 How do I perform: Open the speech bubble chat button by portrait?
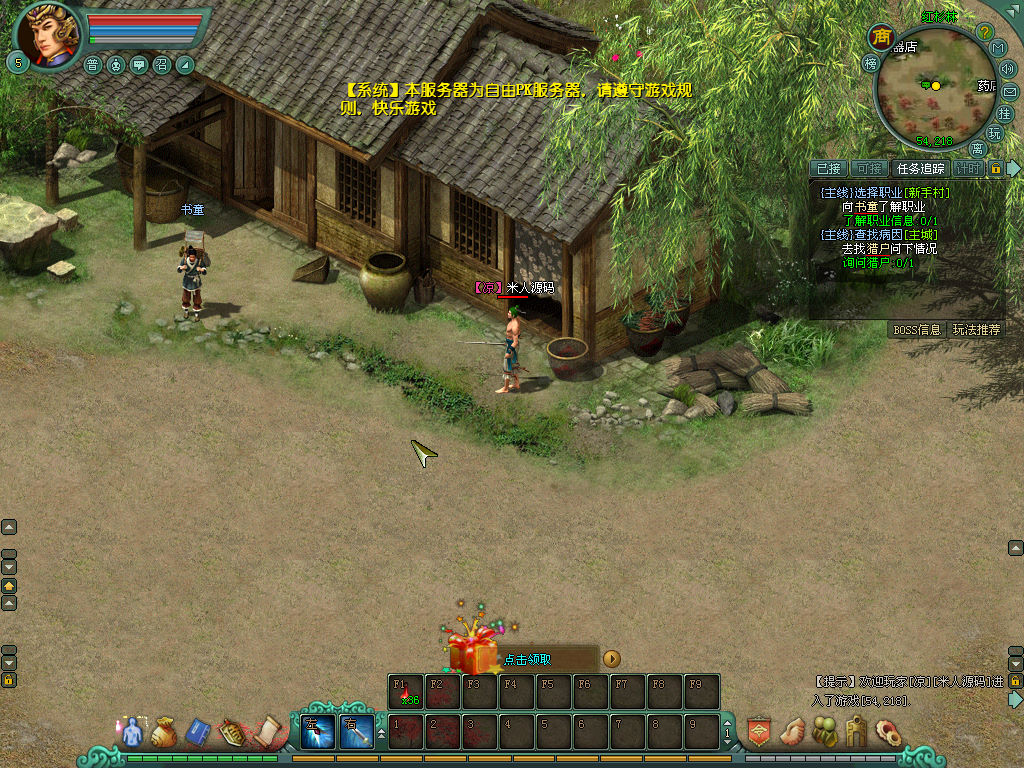click(x=139, y=65)
